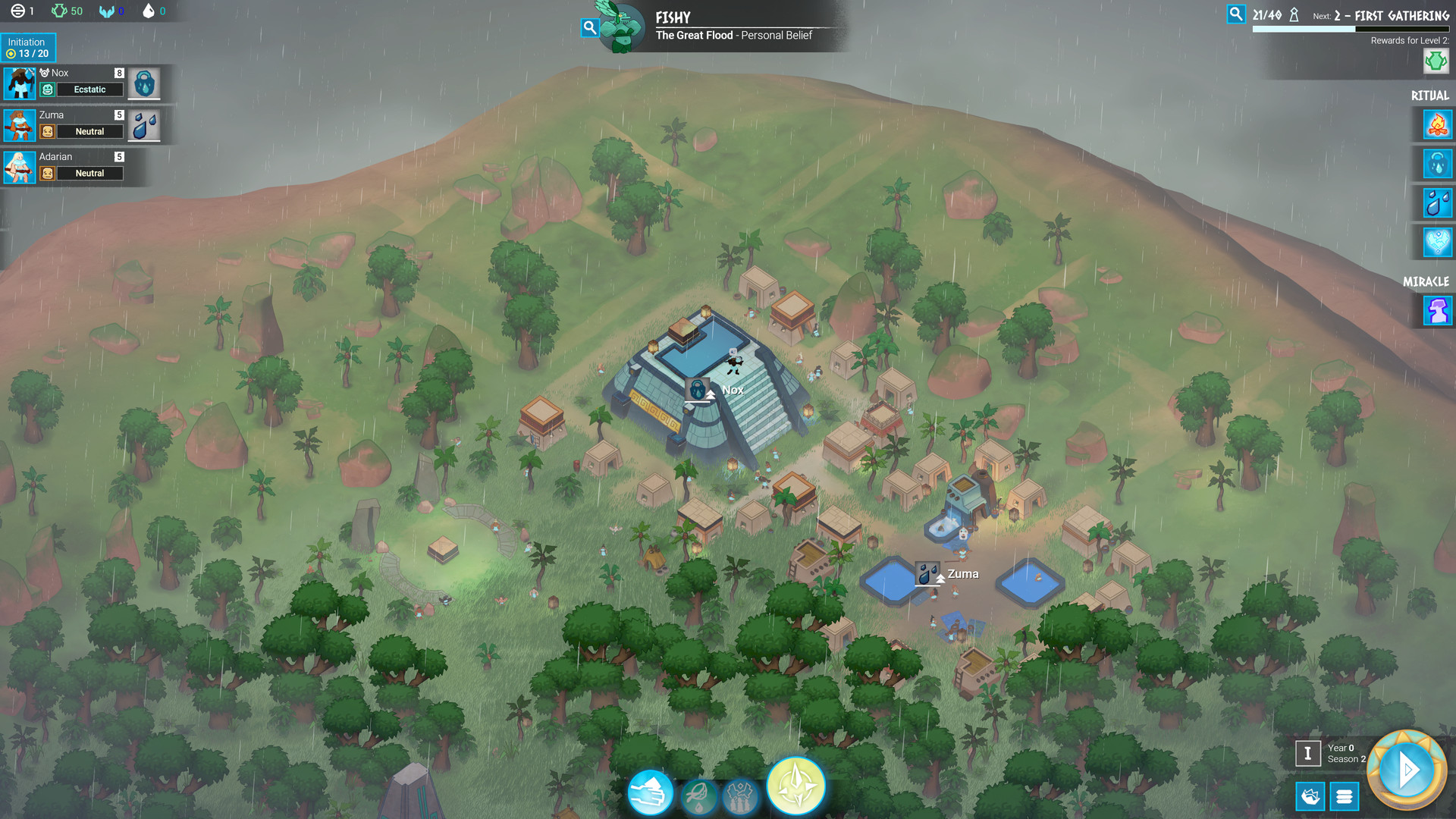This screenshot has width=1456, height=819.
Task: Select Adarian's portrait in the follower list
Action: point(19,166)
